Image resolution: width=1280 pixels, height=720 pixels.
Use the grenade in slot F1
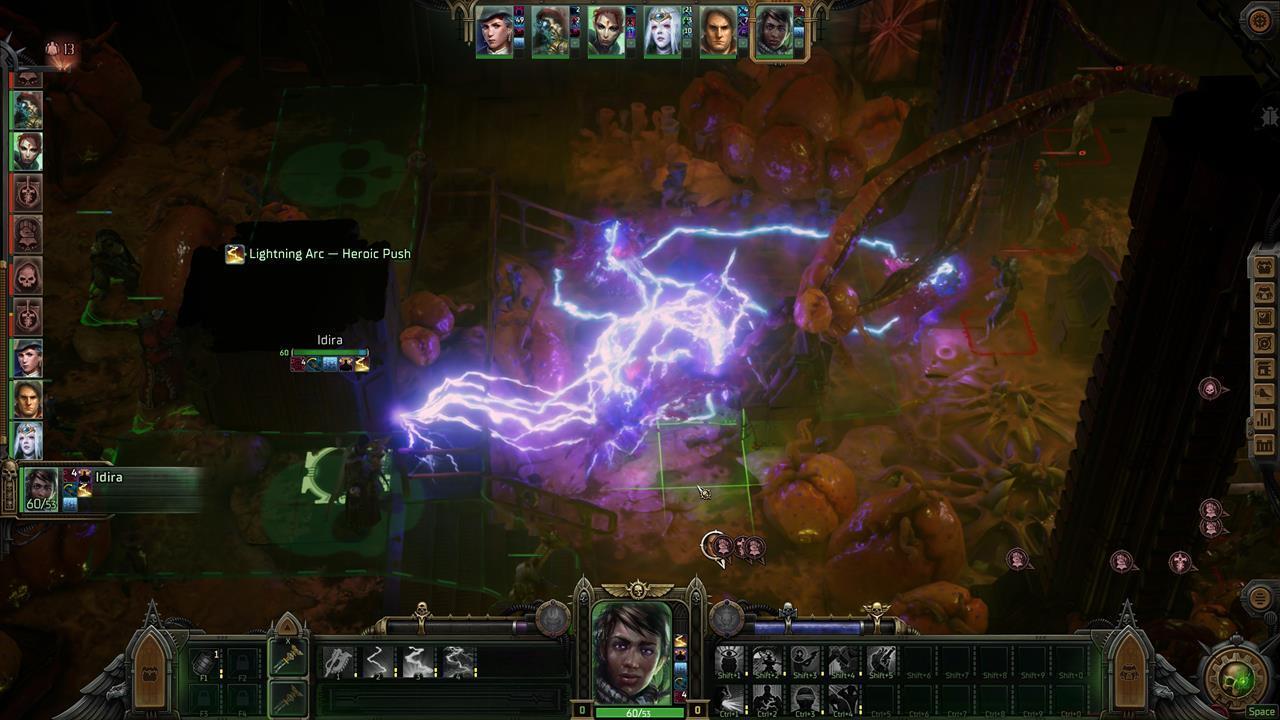[x=203, y=662]
